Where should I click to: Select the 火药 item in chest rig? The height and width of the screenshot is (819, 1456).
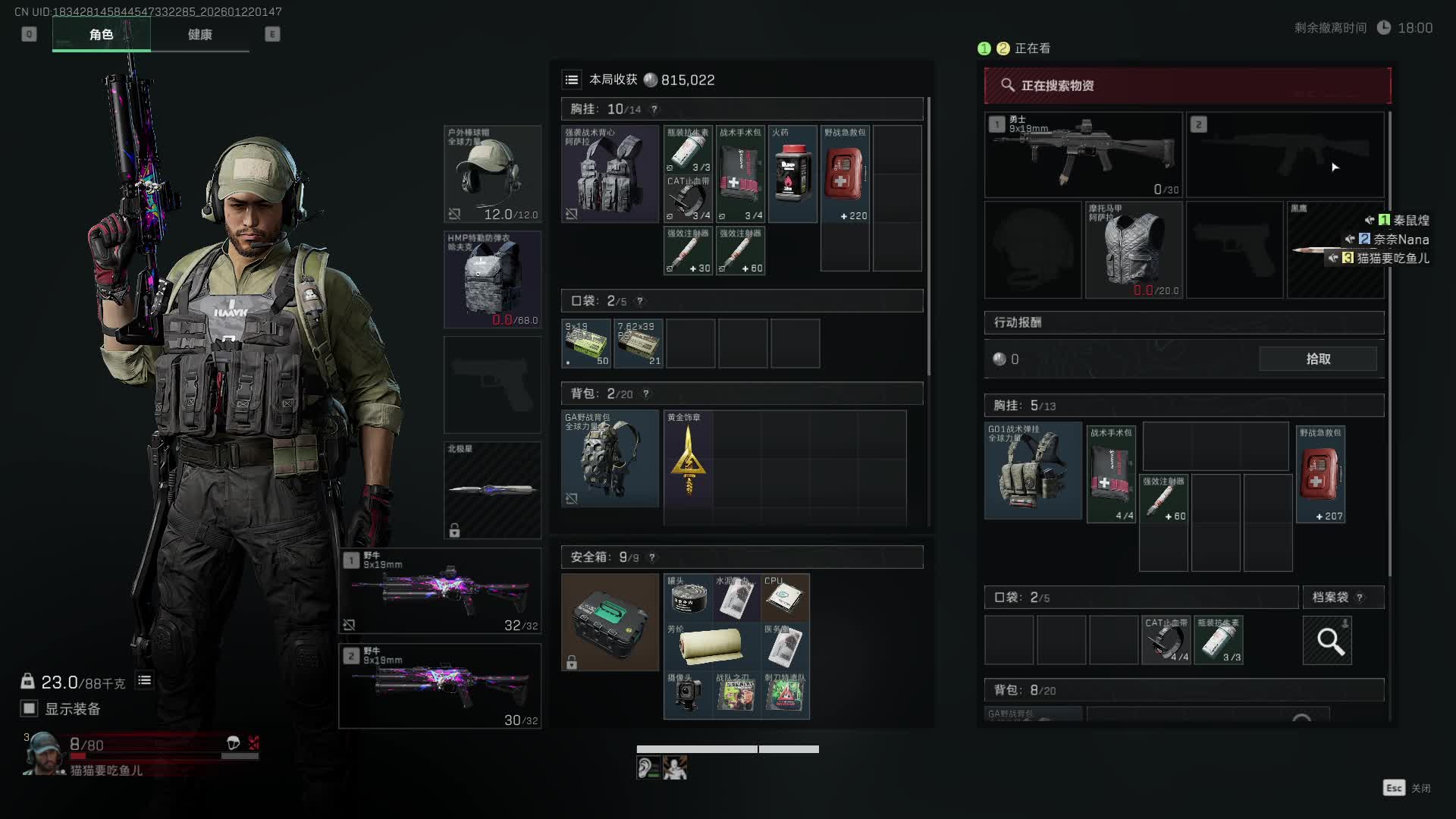[x=792, y=174]
